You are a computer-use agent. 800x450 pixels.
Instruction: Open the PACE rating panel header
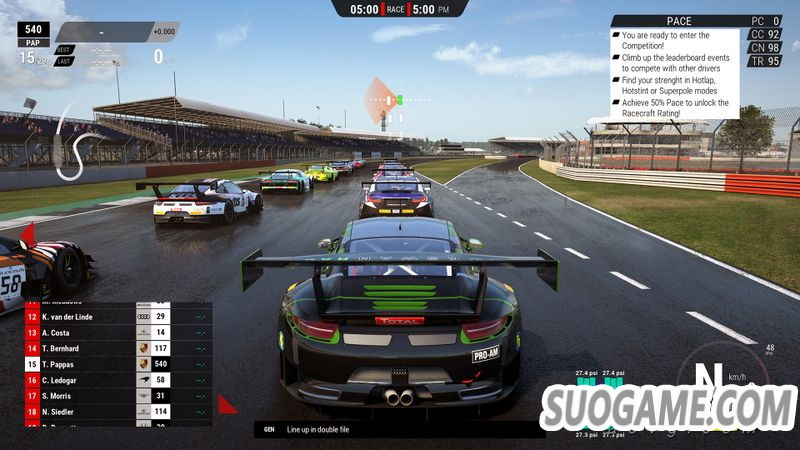point(677,21)
